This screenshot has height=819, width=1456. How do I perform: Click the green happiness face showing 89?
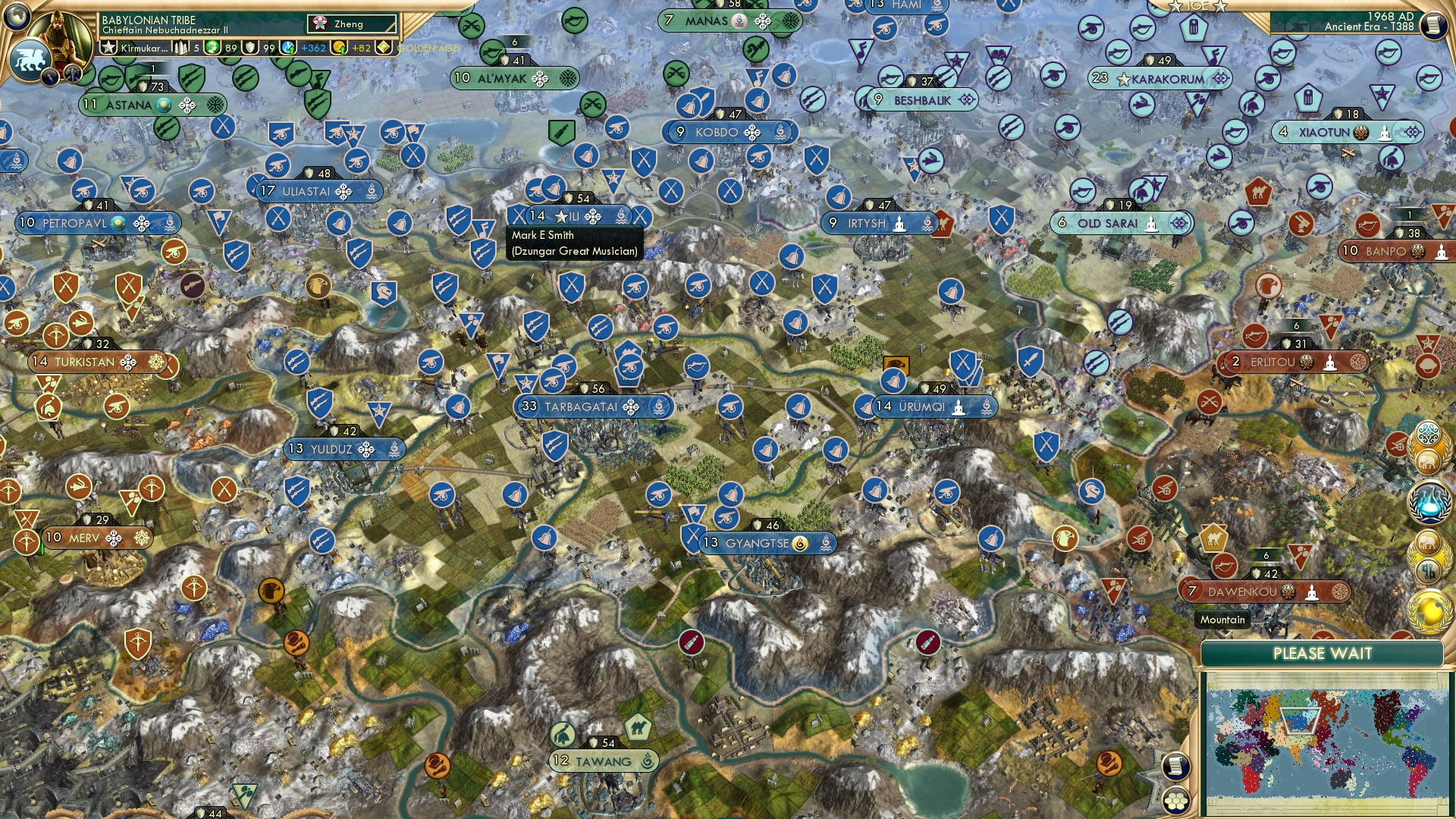pos(212,47)
